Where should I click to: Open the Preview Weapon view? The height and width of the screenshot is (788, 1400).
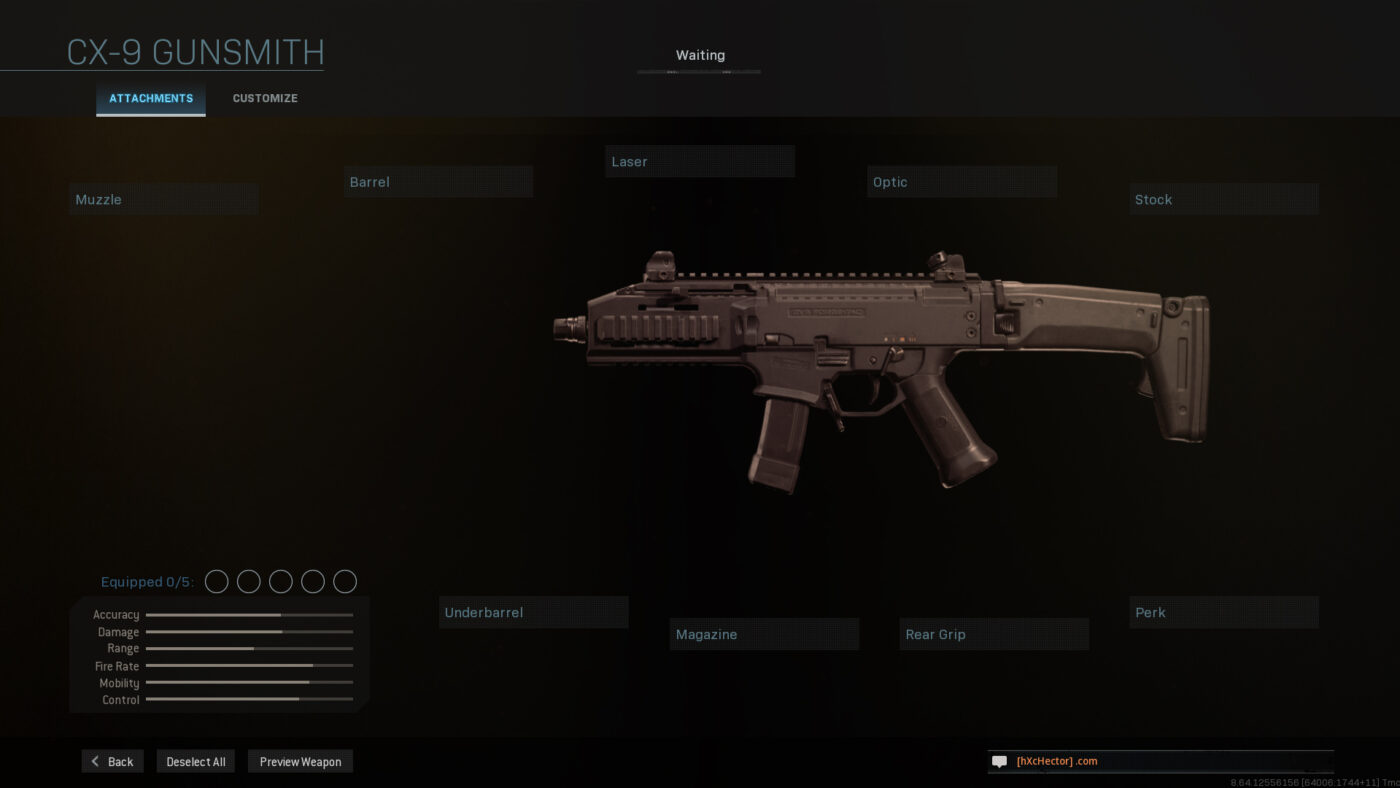click(300, 761)
